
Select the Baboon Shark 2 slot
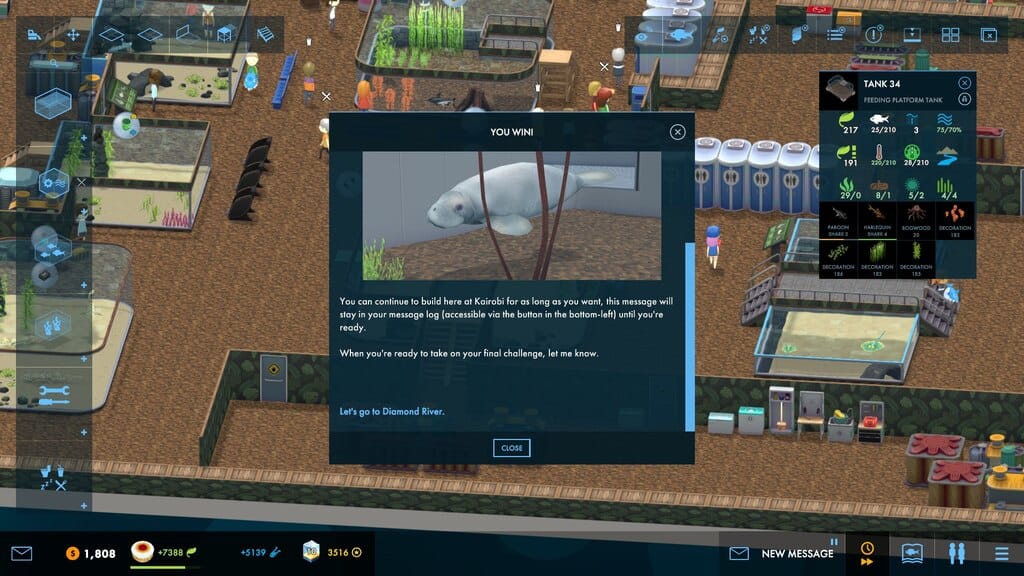[x=838, y=220]
